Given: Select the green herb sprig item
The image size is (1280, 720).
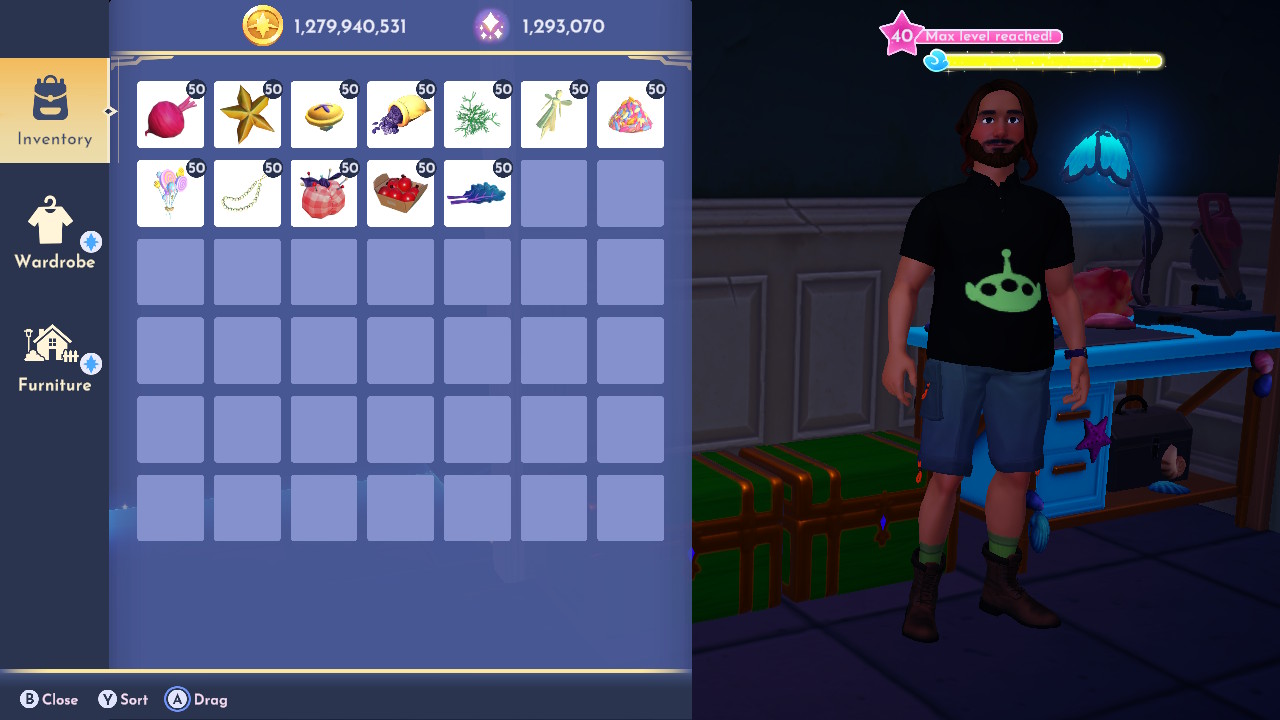Looking at the screenshot, I should tap(477, 115).
